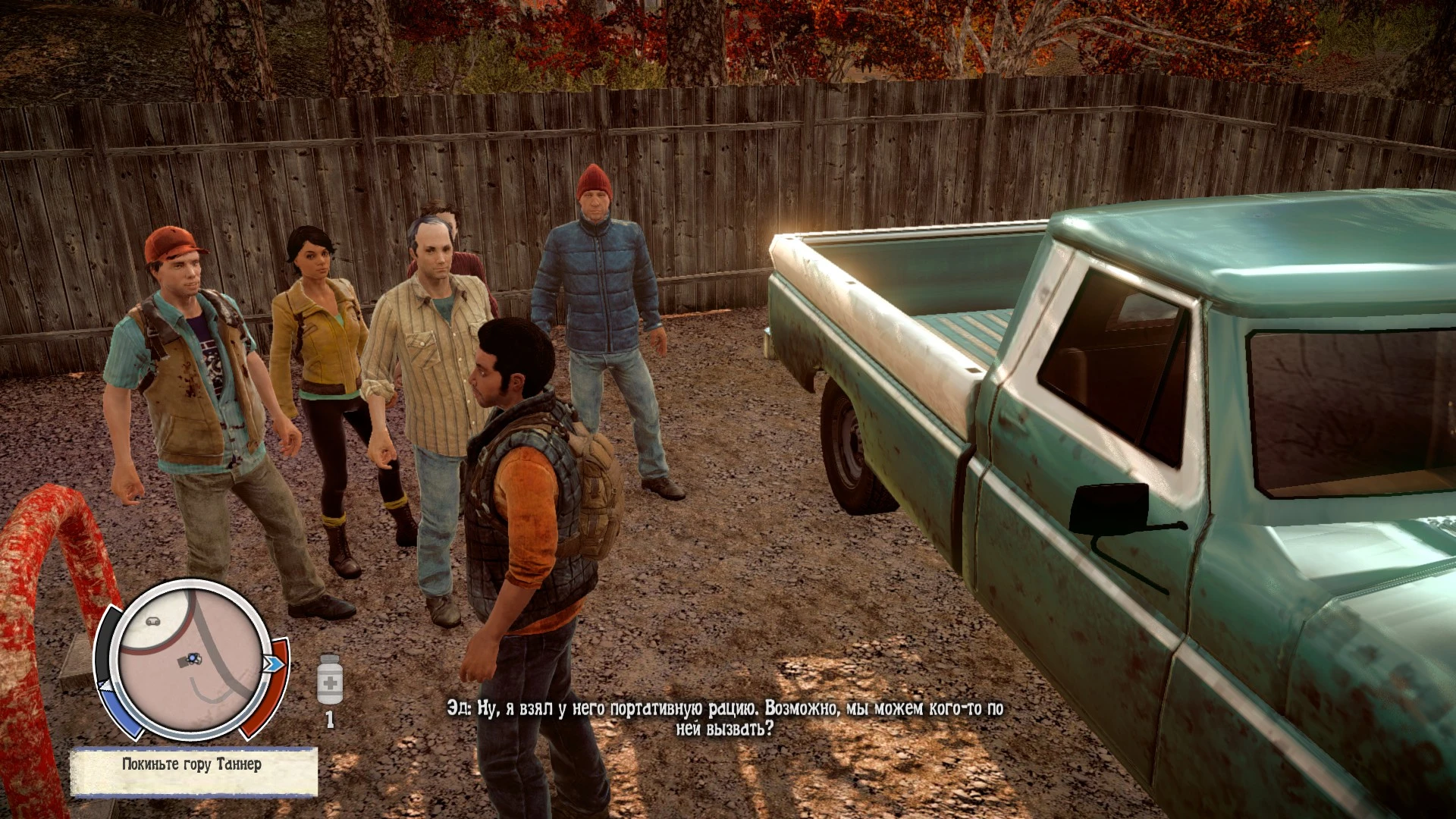Click the cross symbol on the medicine bottle
The width and height of the screenshot is (1456, 819).
coord(328,682)
